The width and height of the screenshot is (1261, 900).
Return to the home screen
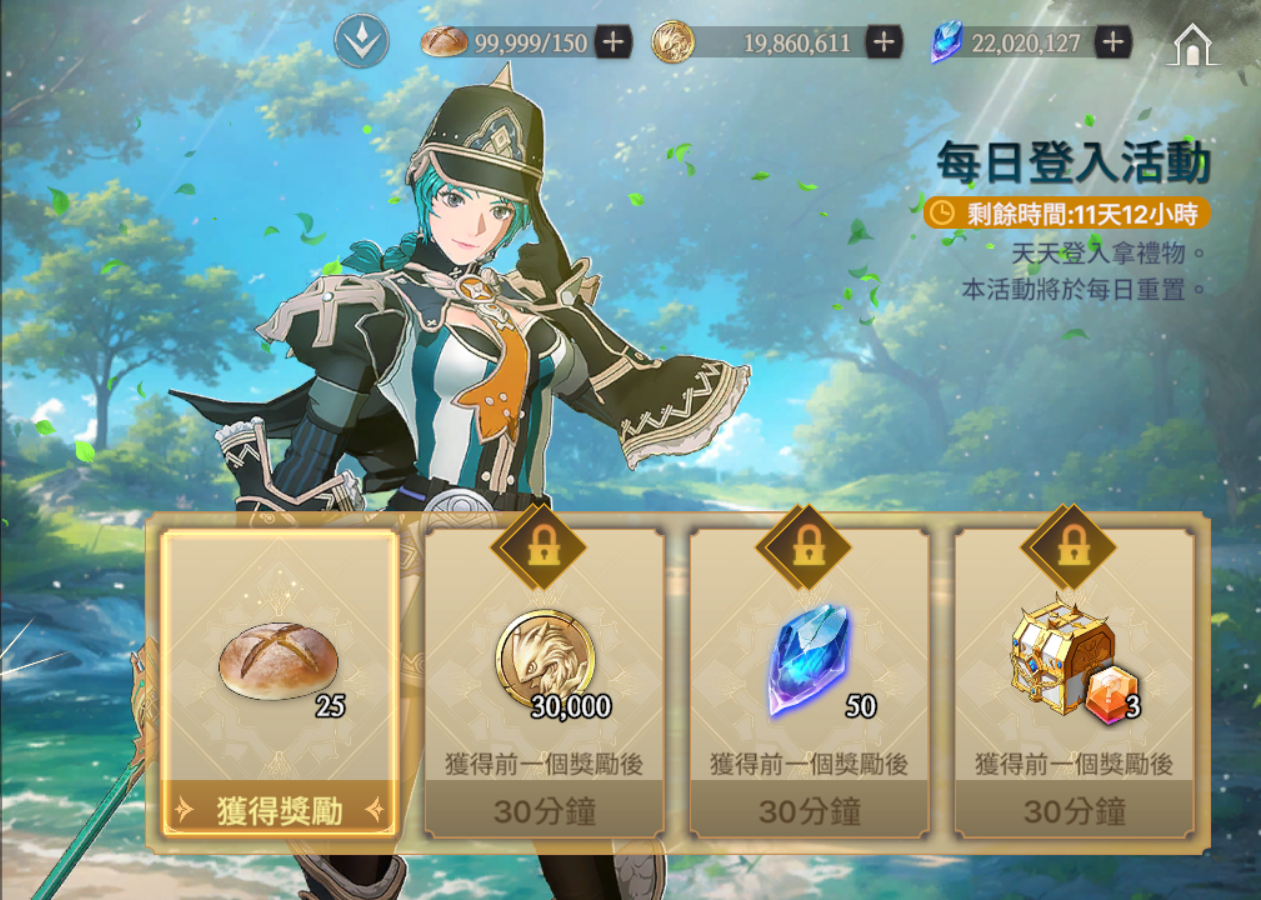coord(1192,45)
